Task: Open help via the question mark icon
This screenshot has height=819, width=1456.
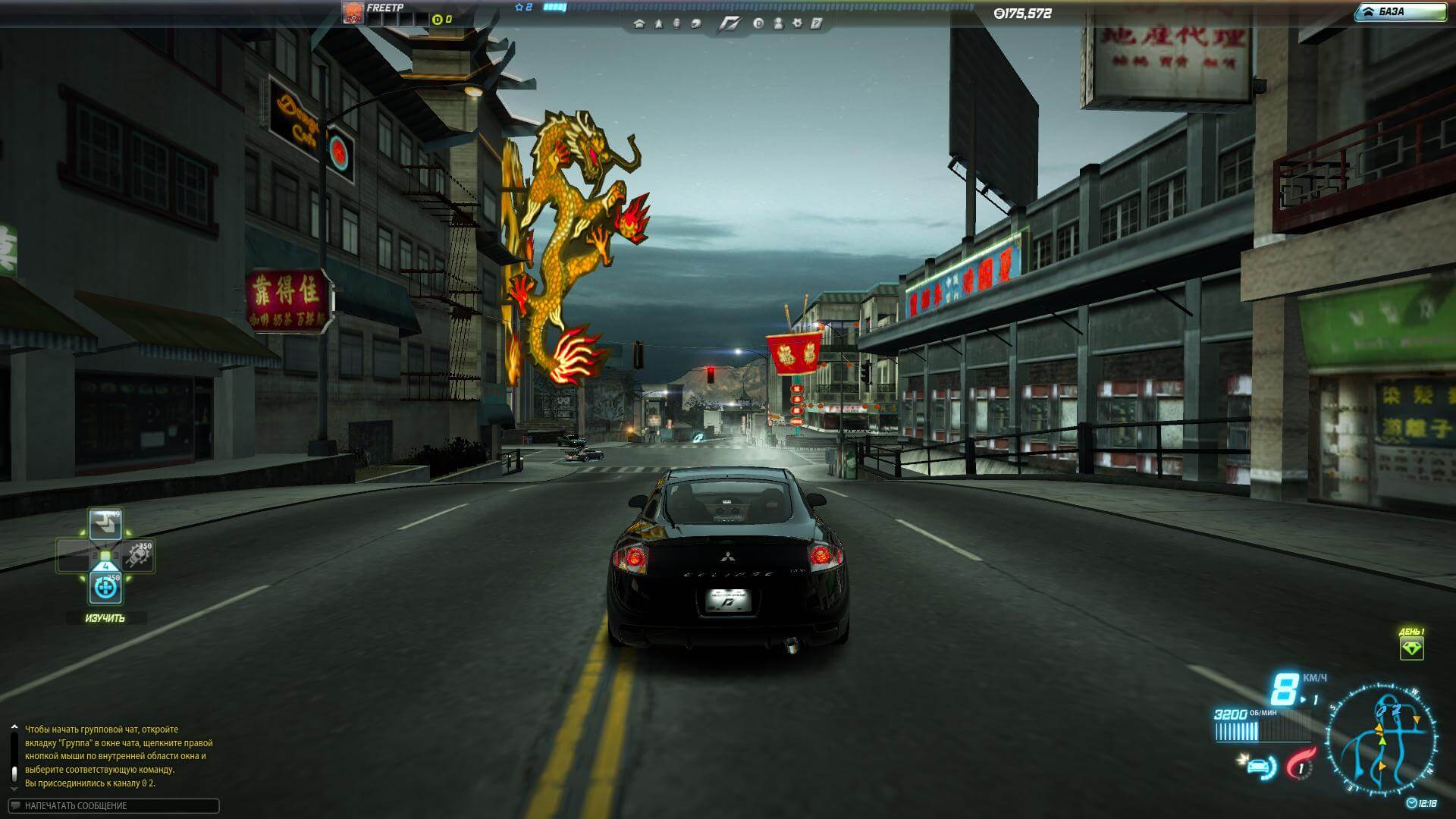Action: [817, 24]
